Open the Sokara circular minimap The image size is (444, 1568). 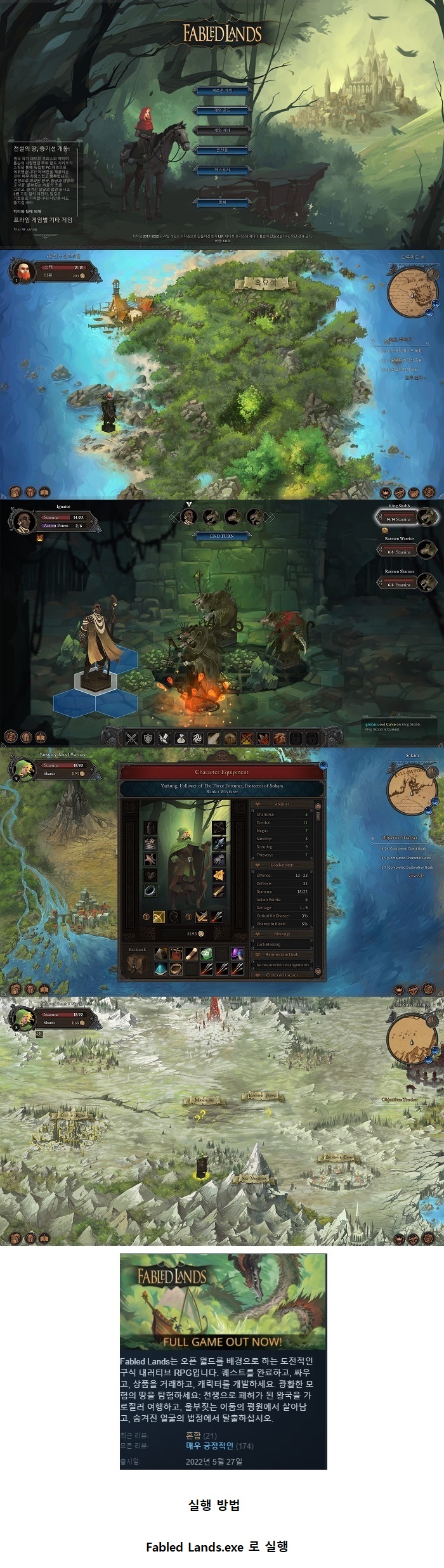coord(412,789)
